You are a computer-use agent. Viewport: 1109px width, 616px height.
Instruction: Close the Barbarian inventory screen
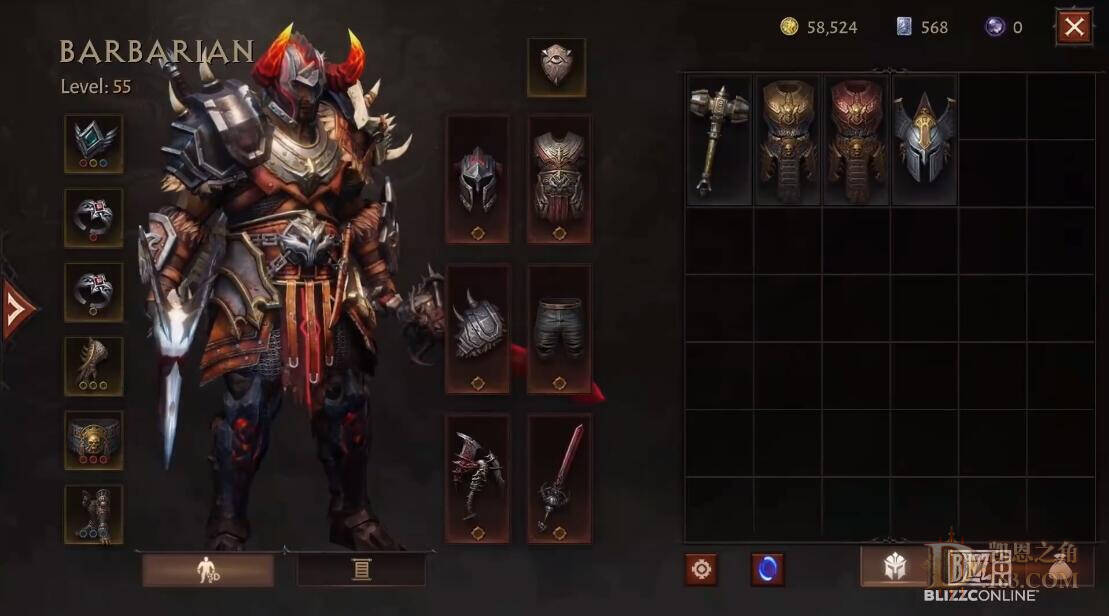[x=1074, y=27]
